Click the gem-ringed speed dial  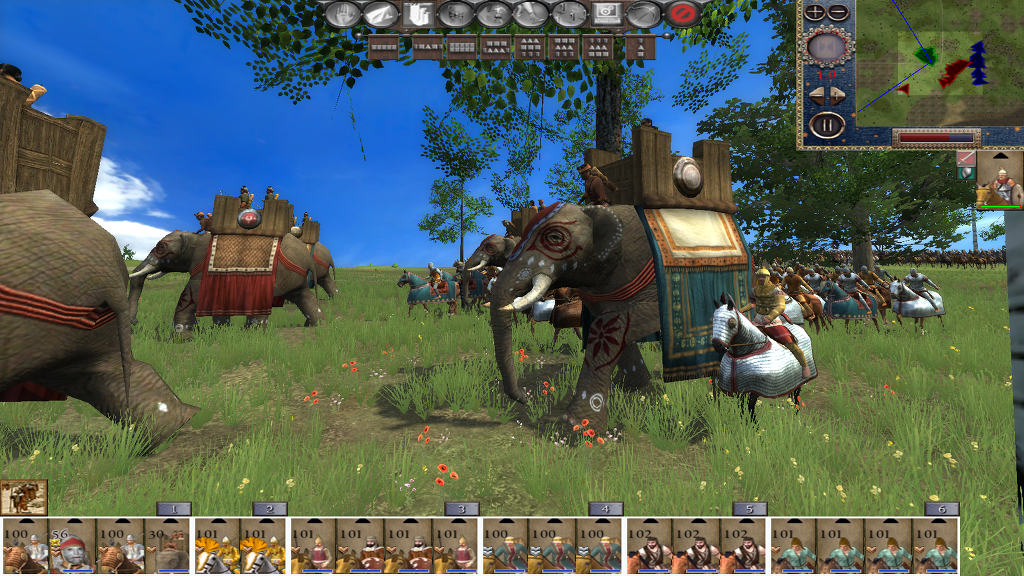[827, 46]
